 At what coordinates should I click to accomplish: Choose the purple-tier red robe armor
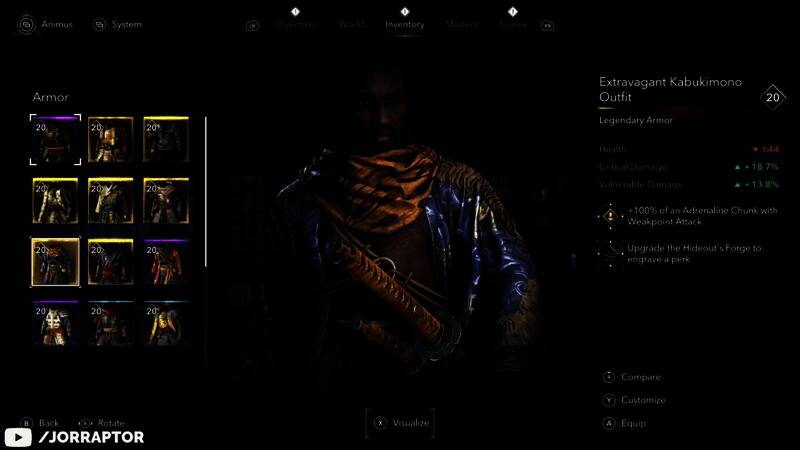click(166, 262)
